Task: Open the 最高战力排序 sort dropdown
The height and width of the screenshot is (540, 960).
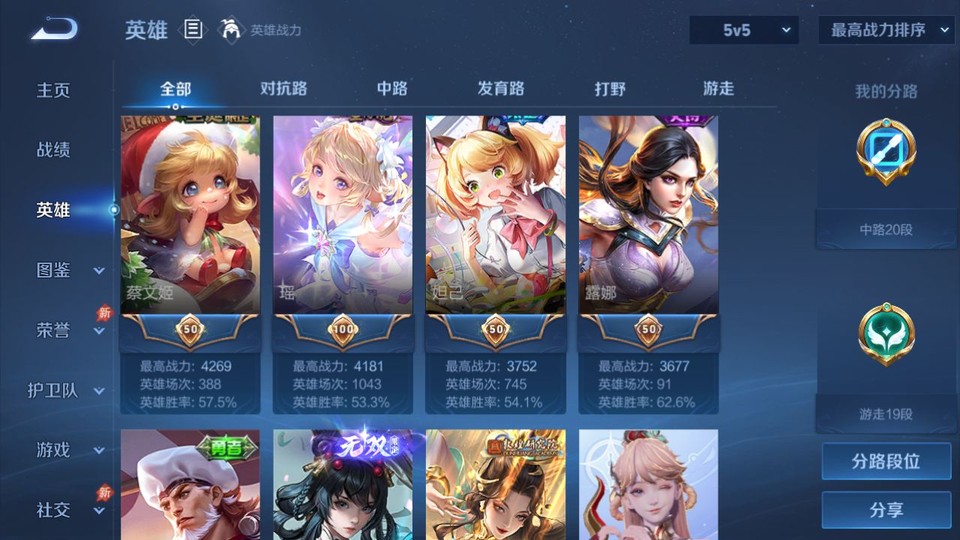Action: (x=887, y=30)
